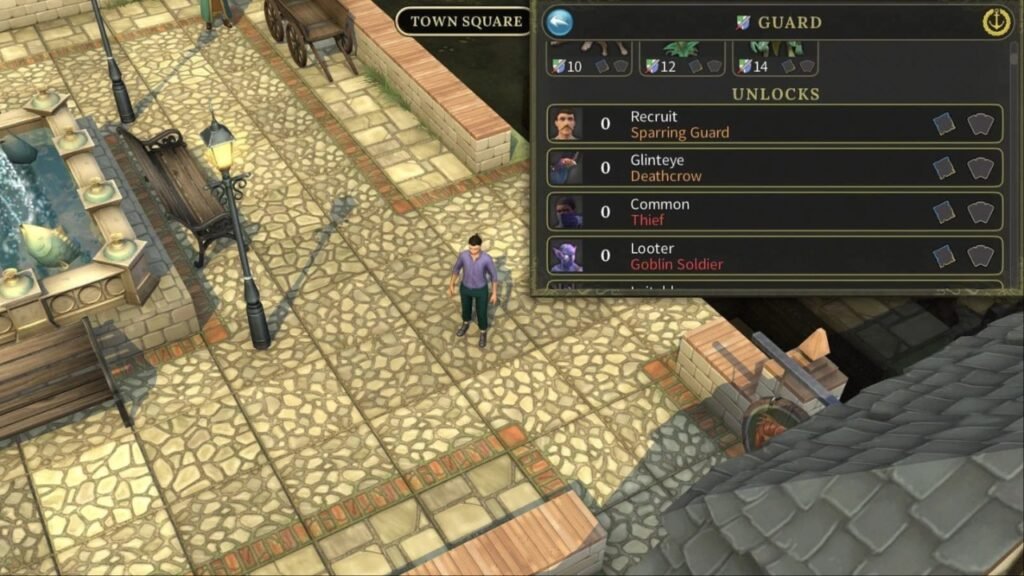This screenshot has height=576, width=1024.
Task: Go back using the blue arrow button
Action: pyautogui.click(x=560, y=22)
